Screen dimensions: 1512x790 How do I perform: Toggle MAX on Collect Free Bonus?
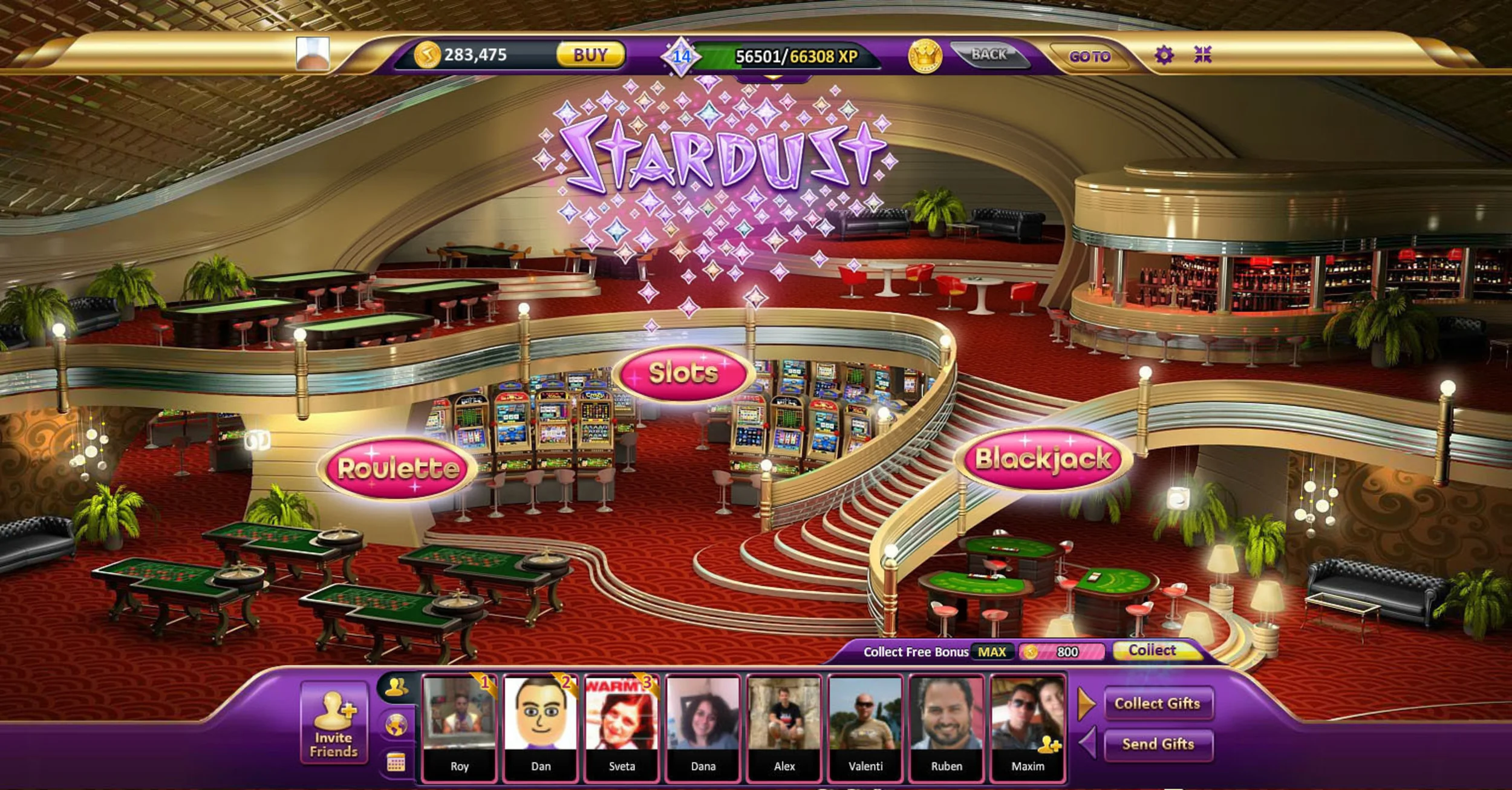click(x=993, y=653)
